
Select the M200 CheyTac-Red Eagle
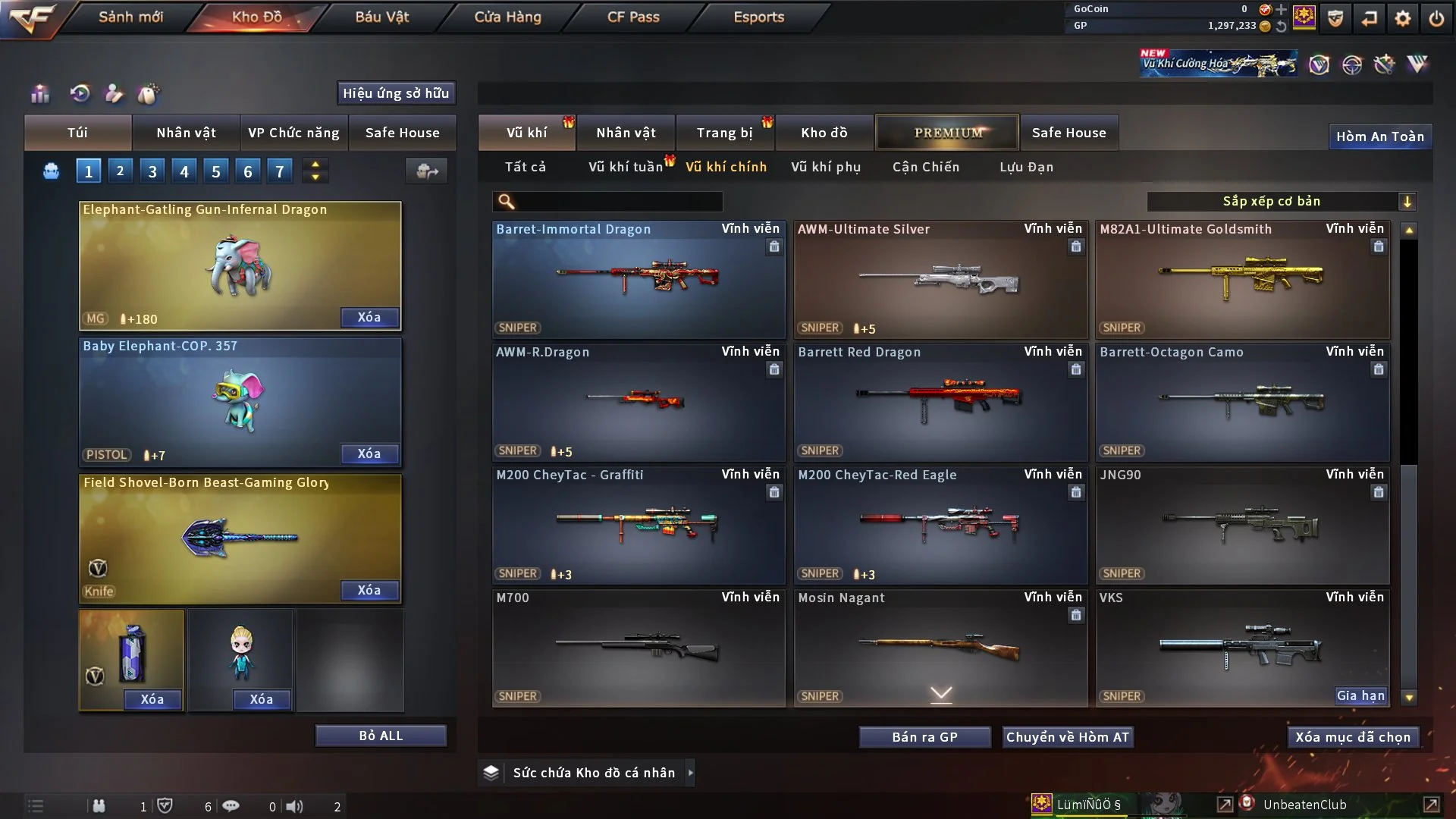pos(940,525)
